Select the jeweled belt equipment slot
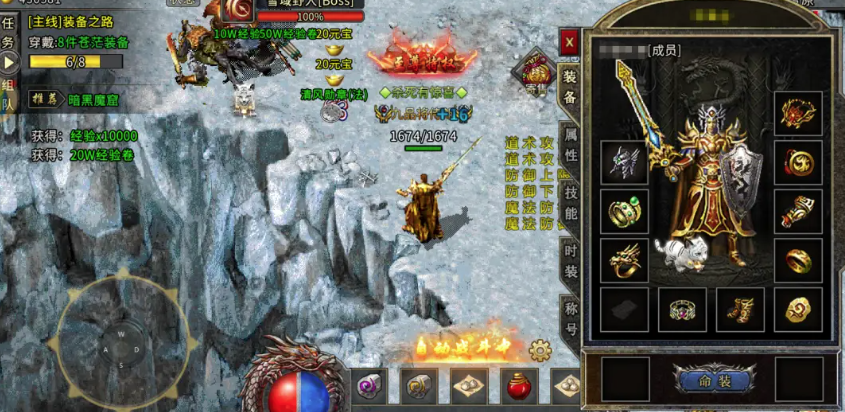The image size is (845, 412). pos(682,310)
